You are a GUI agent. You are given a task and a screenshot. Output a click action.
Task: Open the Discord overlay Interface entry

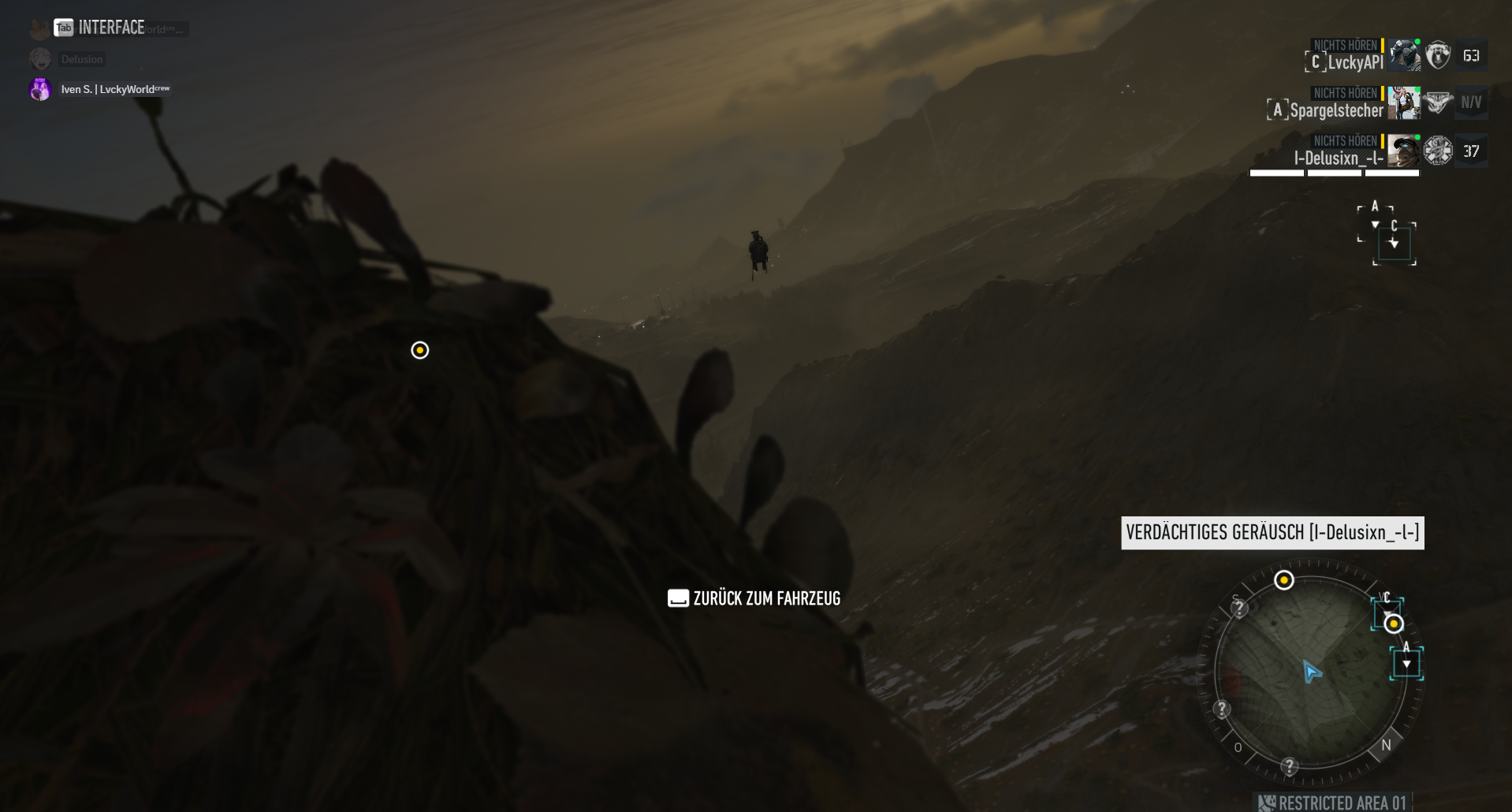110,28
